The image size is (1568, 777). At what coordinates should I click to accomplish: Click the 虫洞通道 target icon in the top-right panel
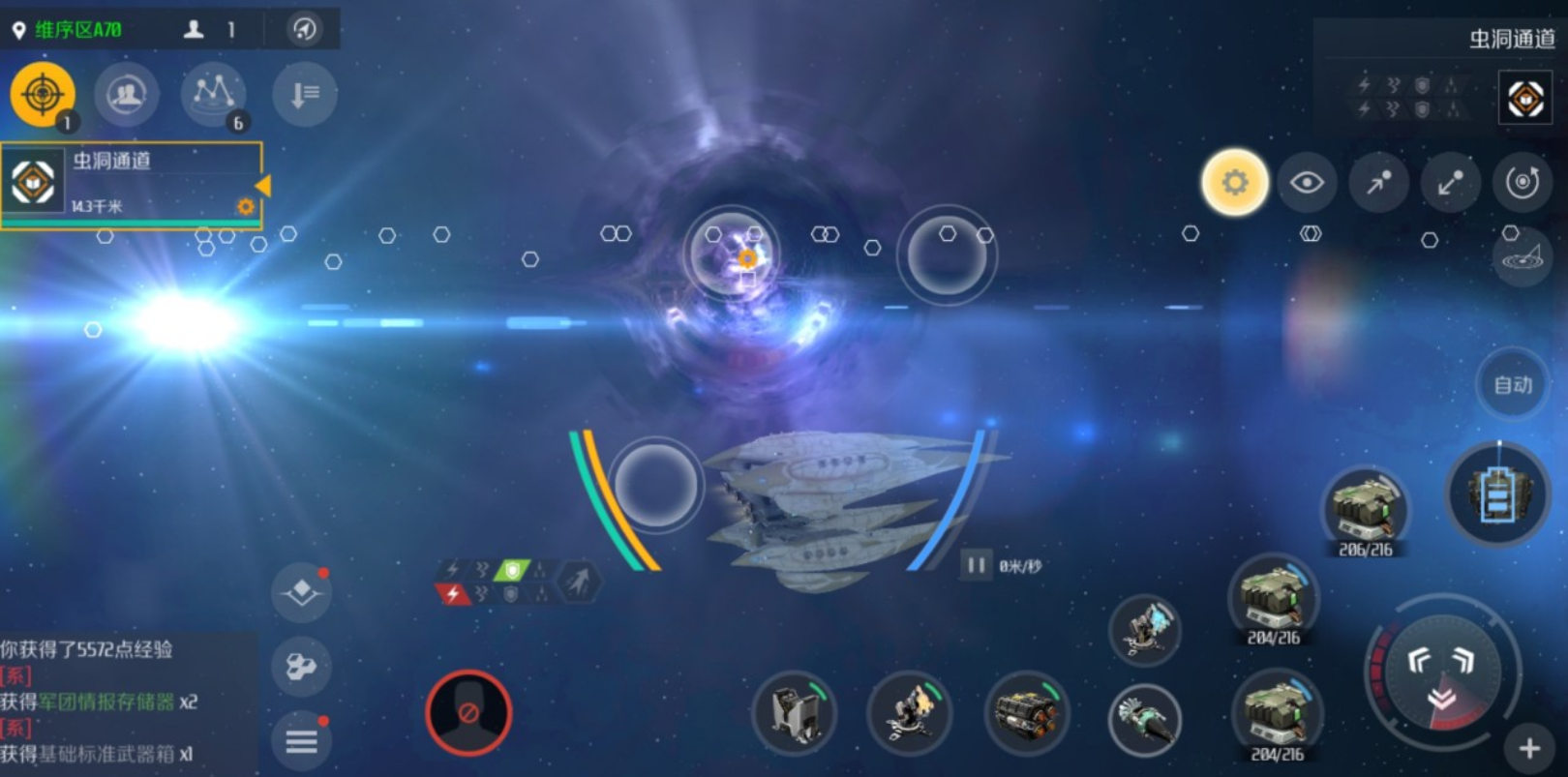[1525, 98]
